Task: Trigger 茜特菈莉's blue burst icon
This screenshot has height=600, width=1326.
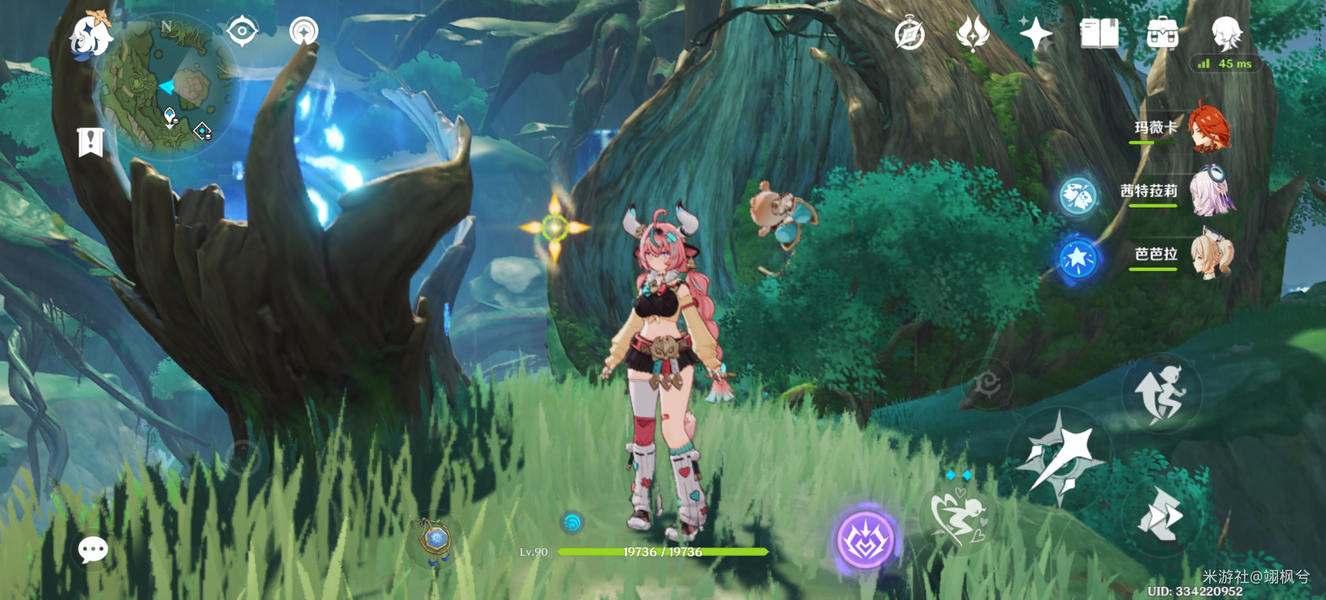Action: pos(1078,196)
